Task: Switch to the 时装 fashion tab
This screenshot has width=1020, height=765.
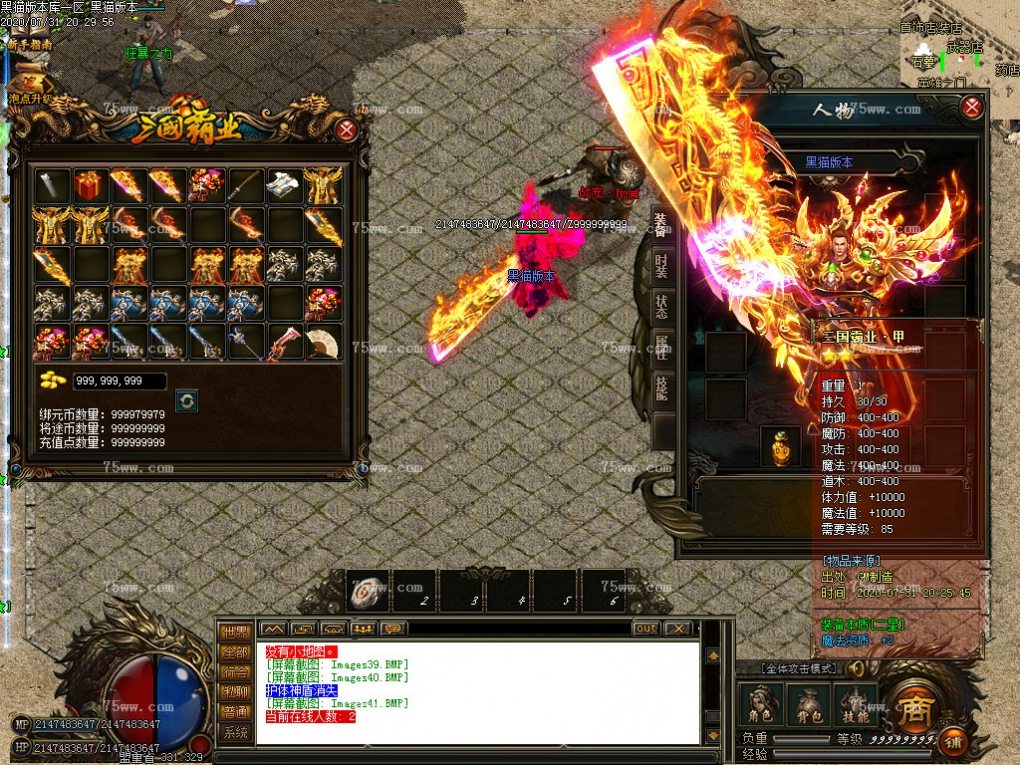Action: (662, 265)
